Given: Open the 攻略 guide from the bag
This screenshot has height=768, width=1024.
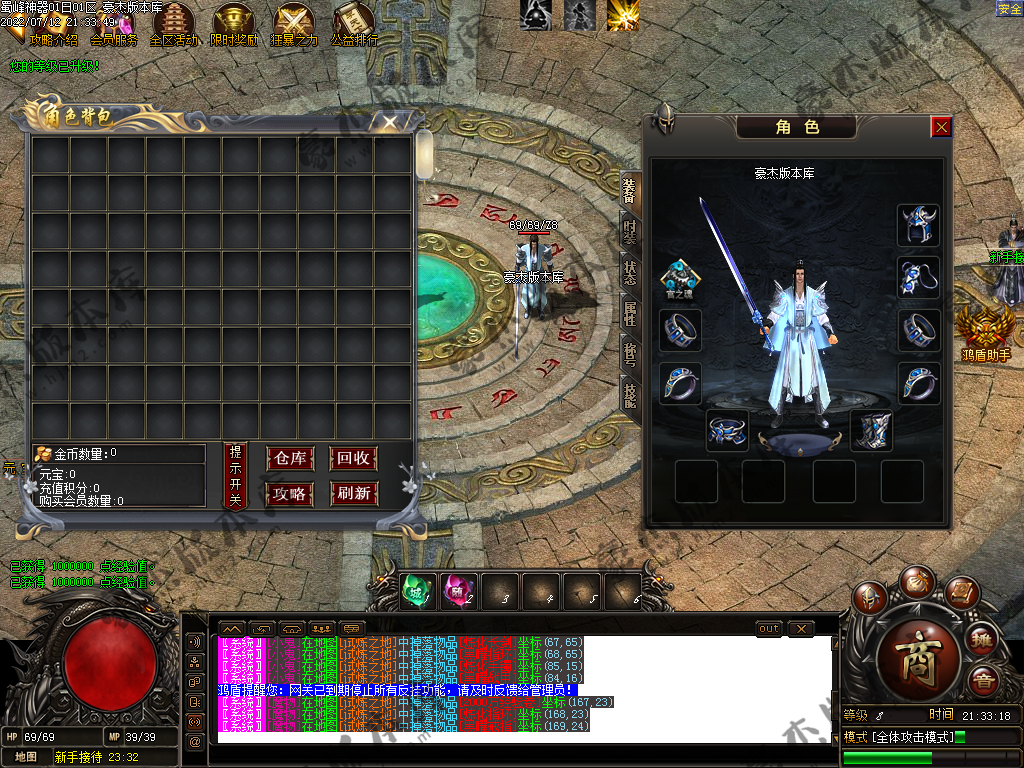Looking at the screenshot, I should (x=290, y=493).
